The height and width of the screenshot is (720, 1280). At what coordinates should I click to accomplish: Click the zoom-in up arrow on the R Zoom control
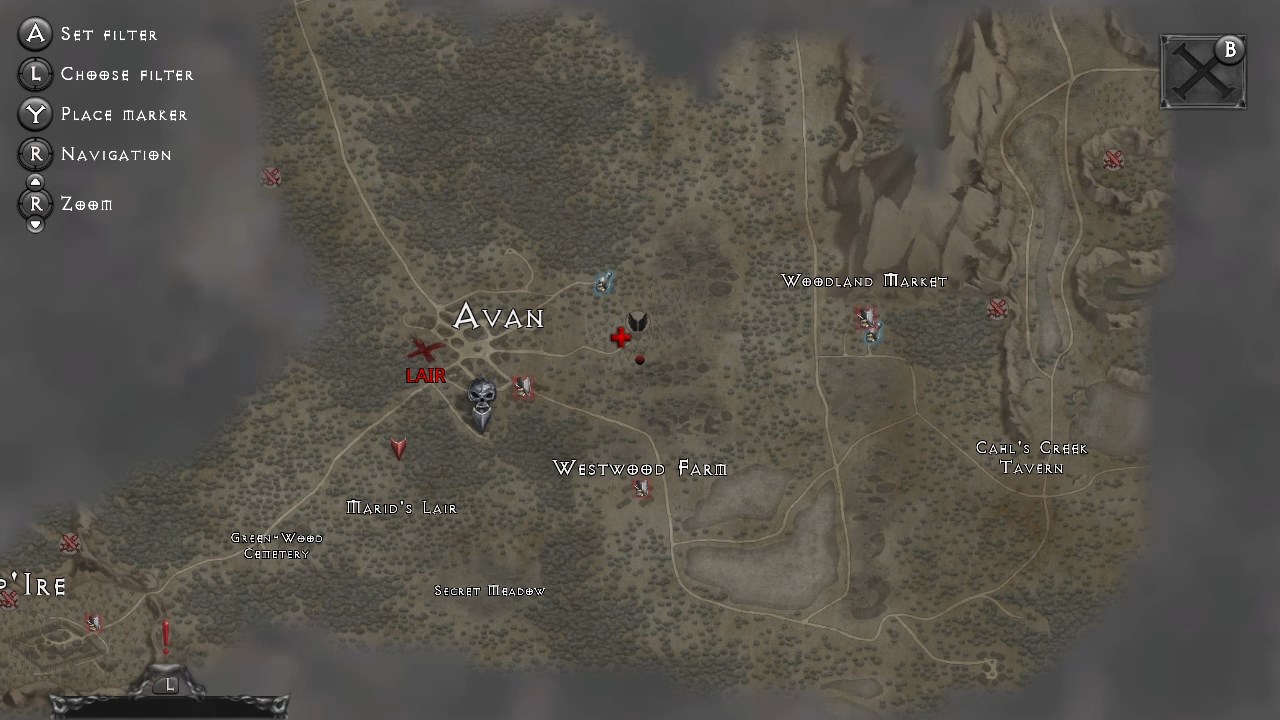coord(35,181)
